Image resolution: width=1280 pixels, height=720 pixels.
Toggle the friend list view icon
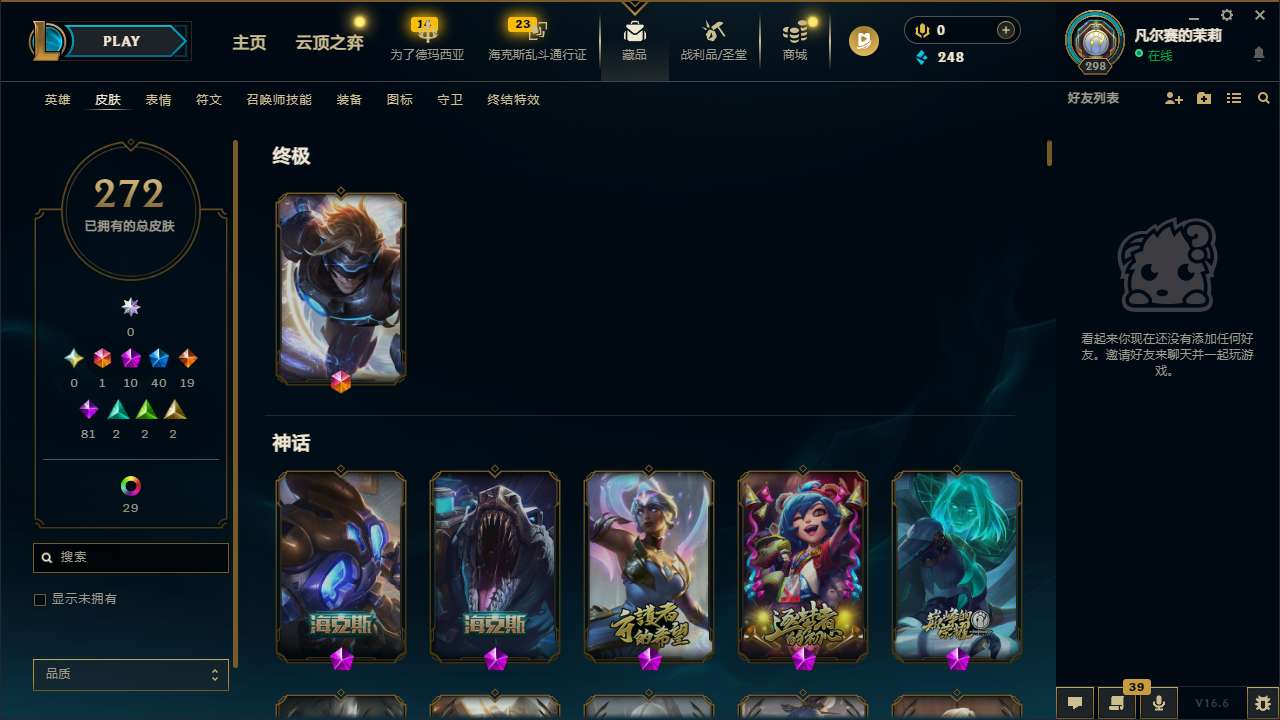click(1233, 97)
